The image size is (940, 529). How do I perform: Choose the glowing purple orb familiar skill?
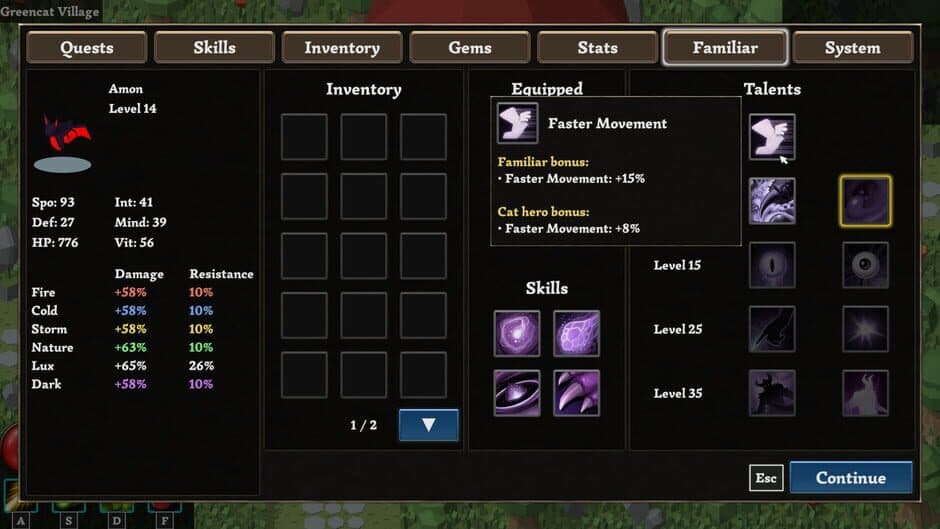tap(517, 333)
